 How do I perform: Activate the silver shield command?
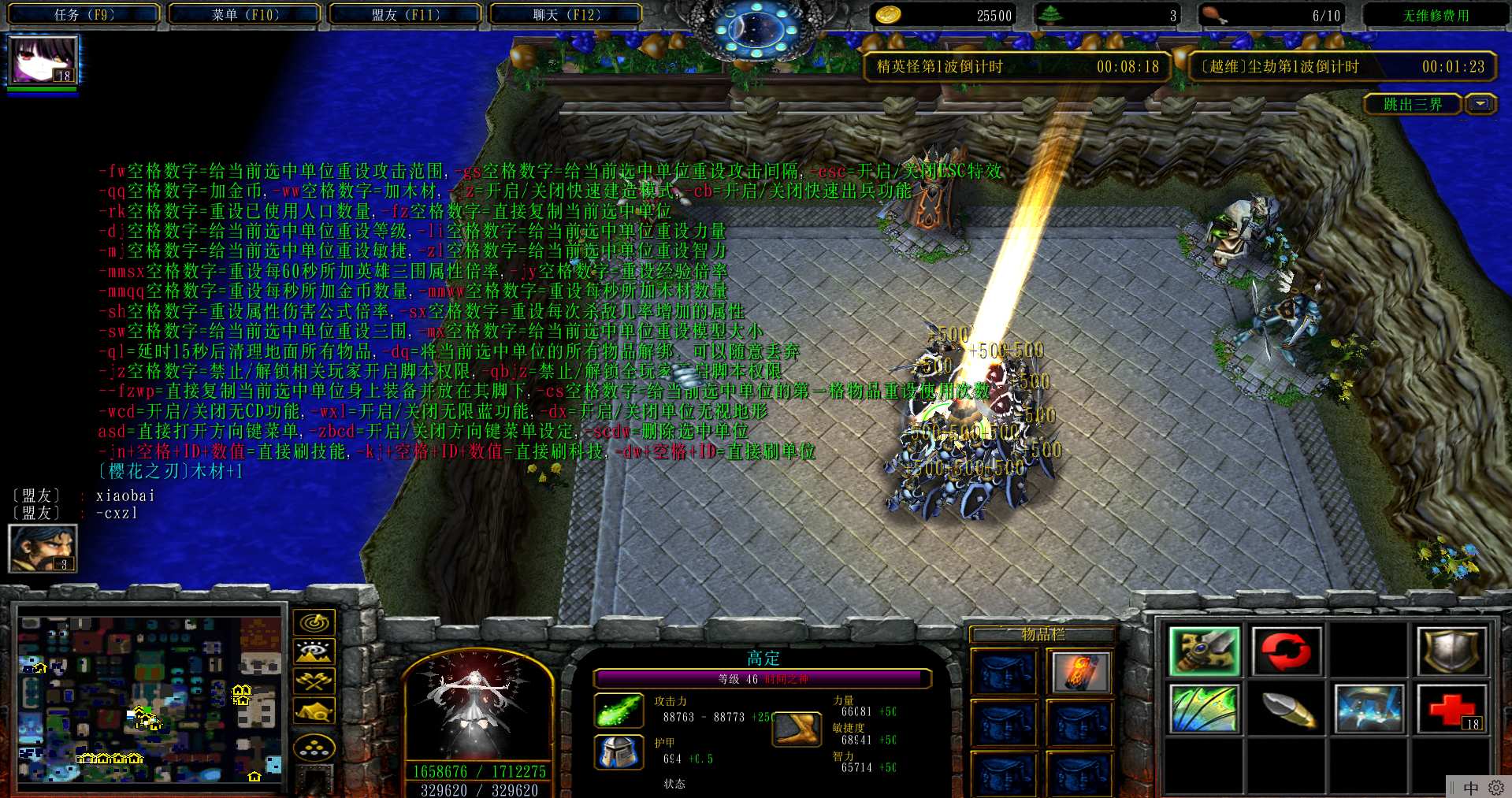pyautogui.click(x=1451, y=651)
